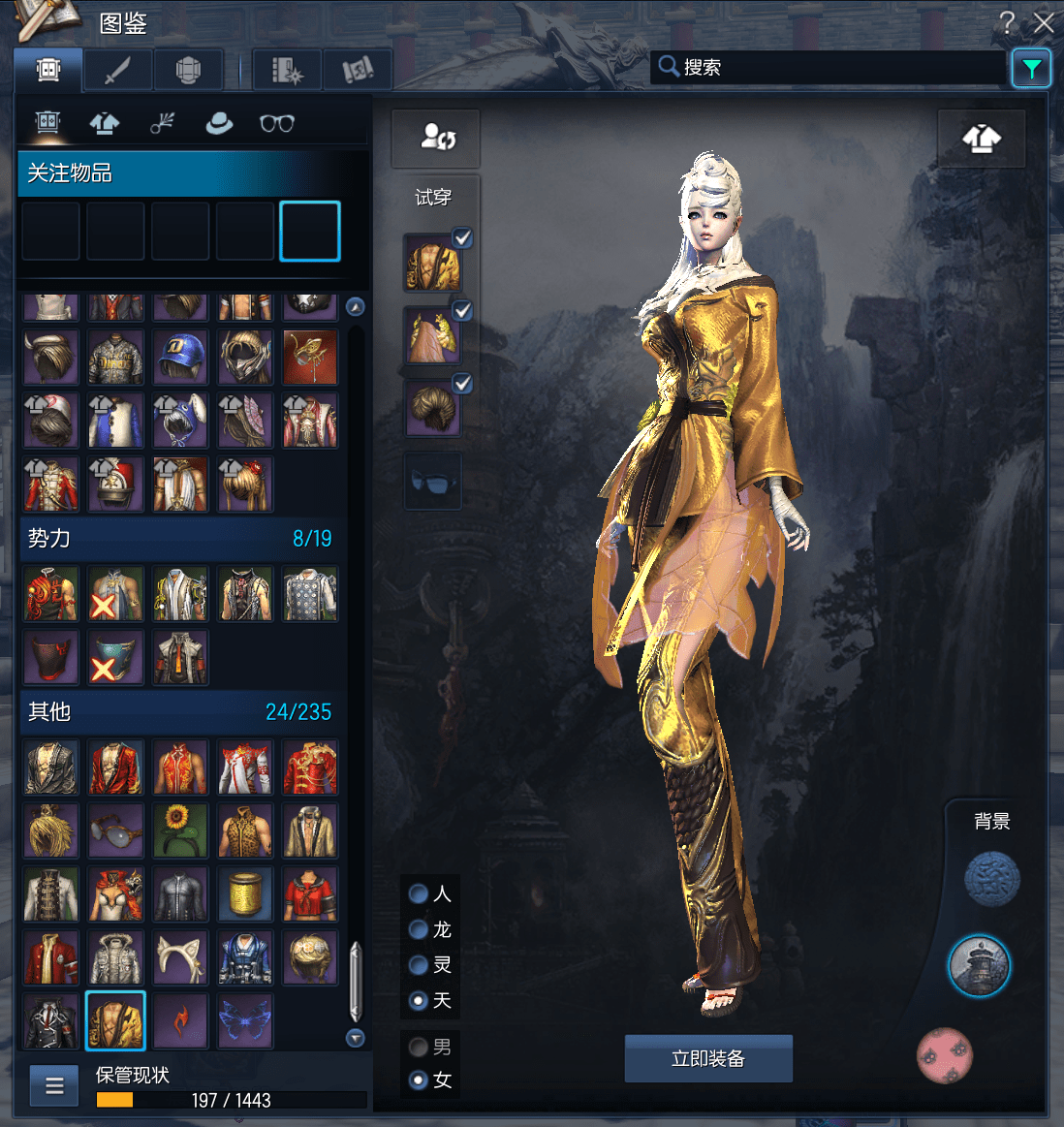Open the question mark help
Viewport: 1064px width, 1127px height.
tap(1008, 22)
